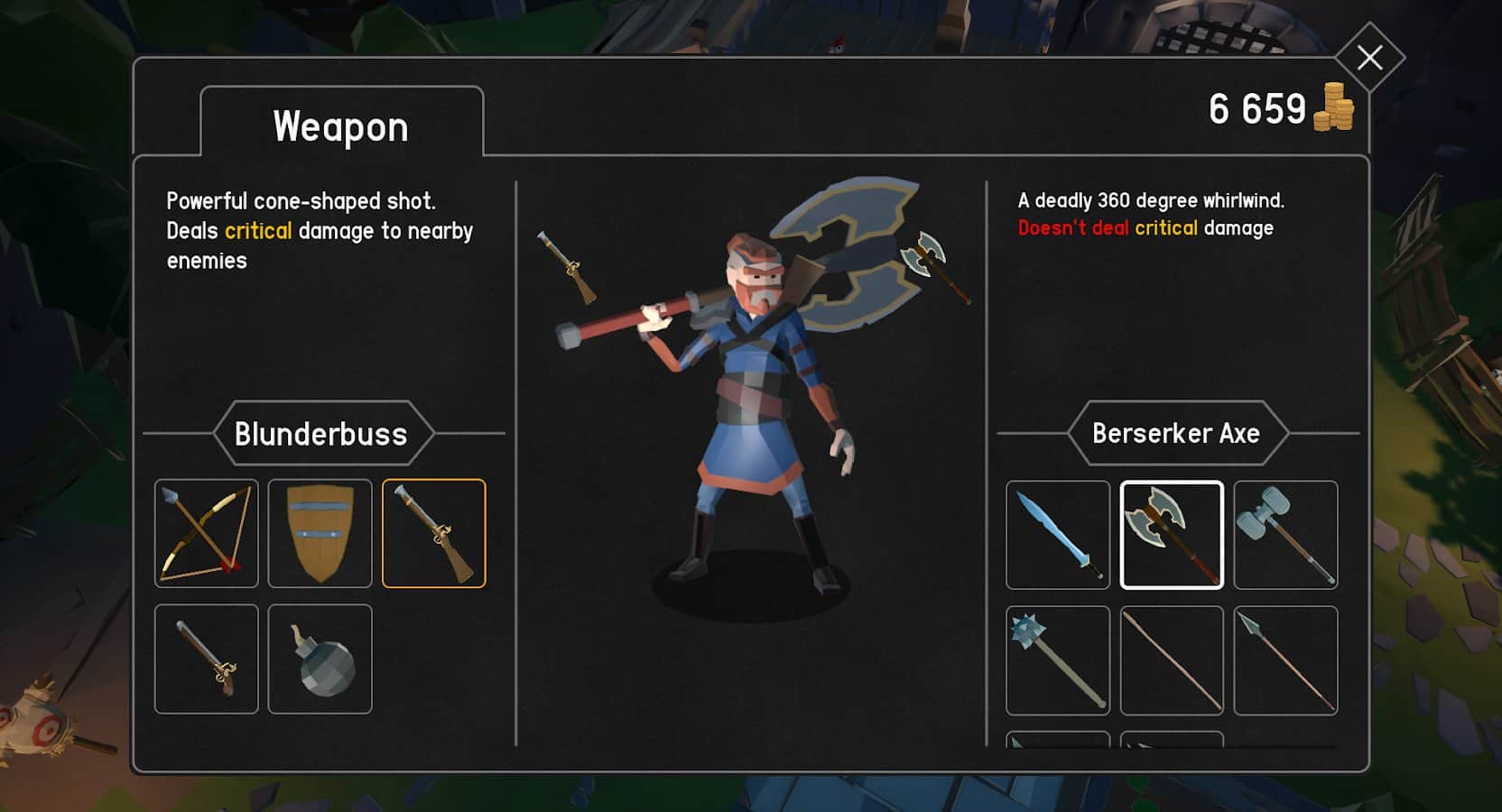Close the weapon selection window
The height and width of the screenshot is (812, 1502).
[x=1369, y=58]
